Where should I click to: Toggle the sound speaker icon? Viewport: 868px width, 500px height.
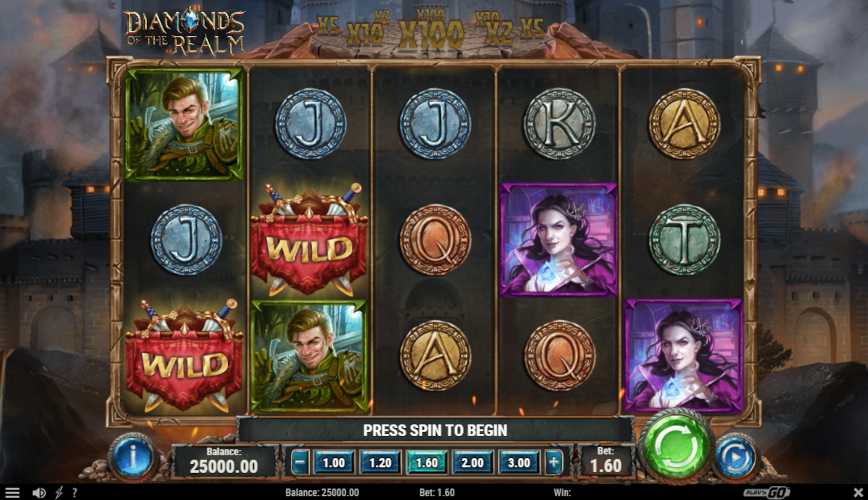pos(39,492)
